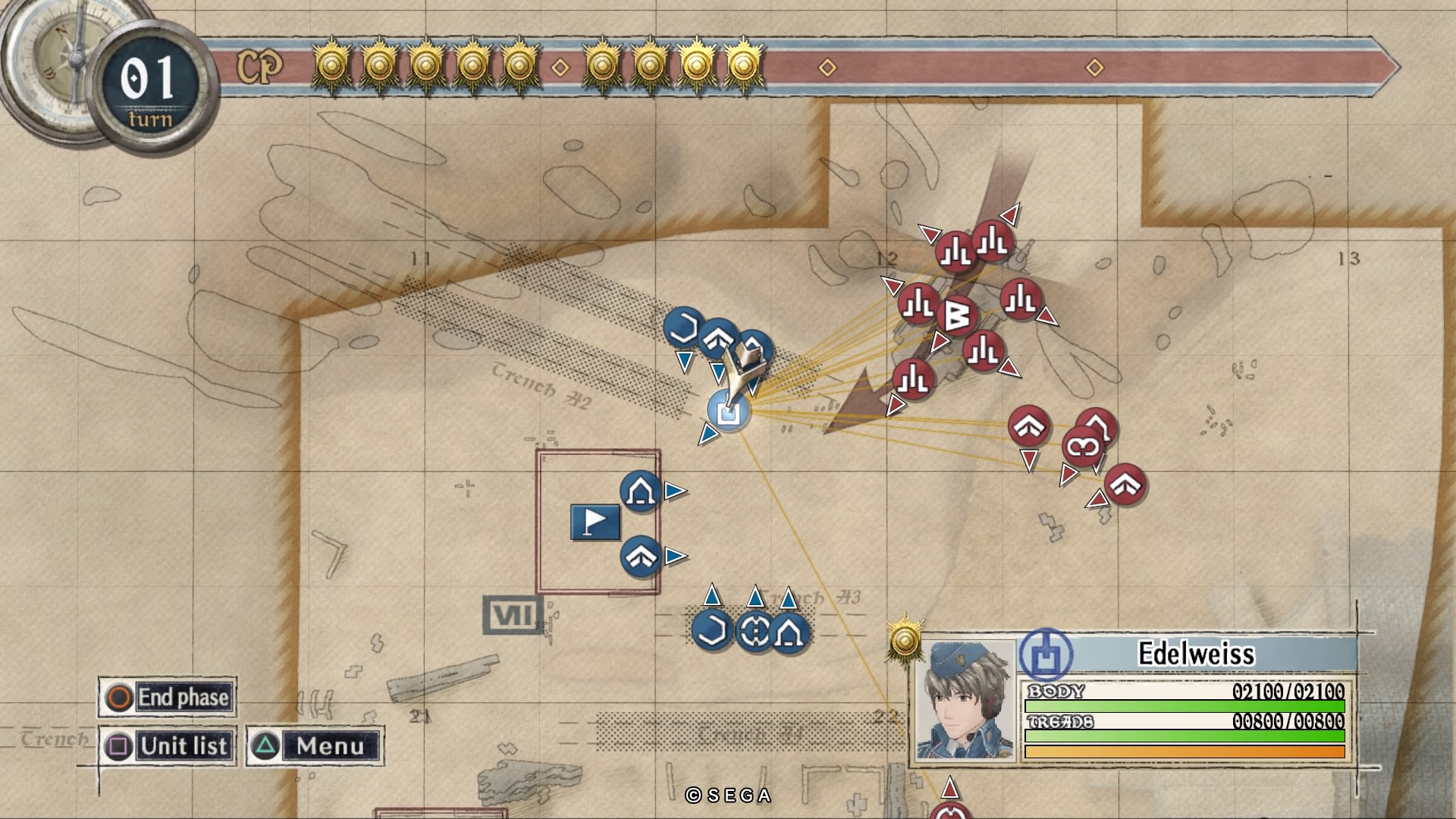Click the allied base flag marker

pyautogui.click(x=595, y=522)
